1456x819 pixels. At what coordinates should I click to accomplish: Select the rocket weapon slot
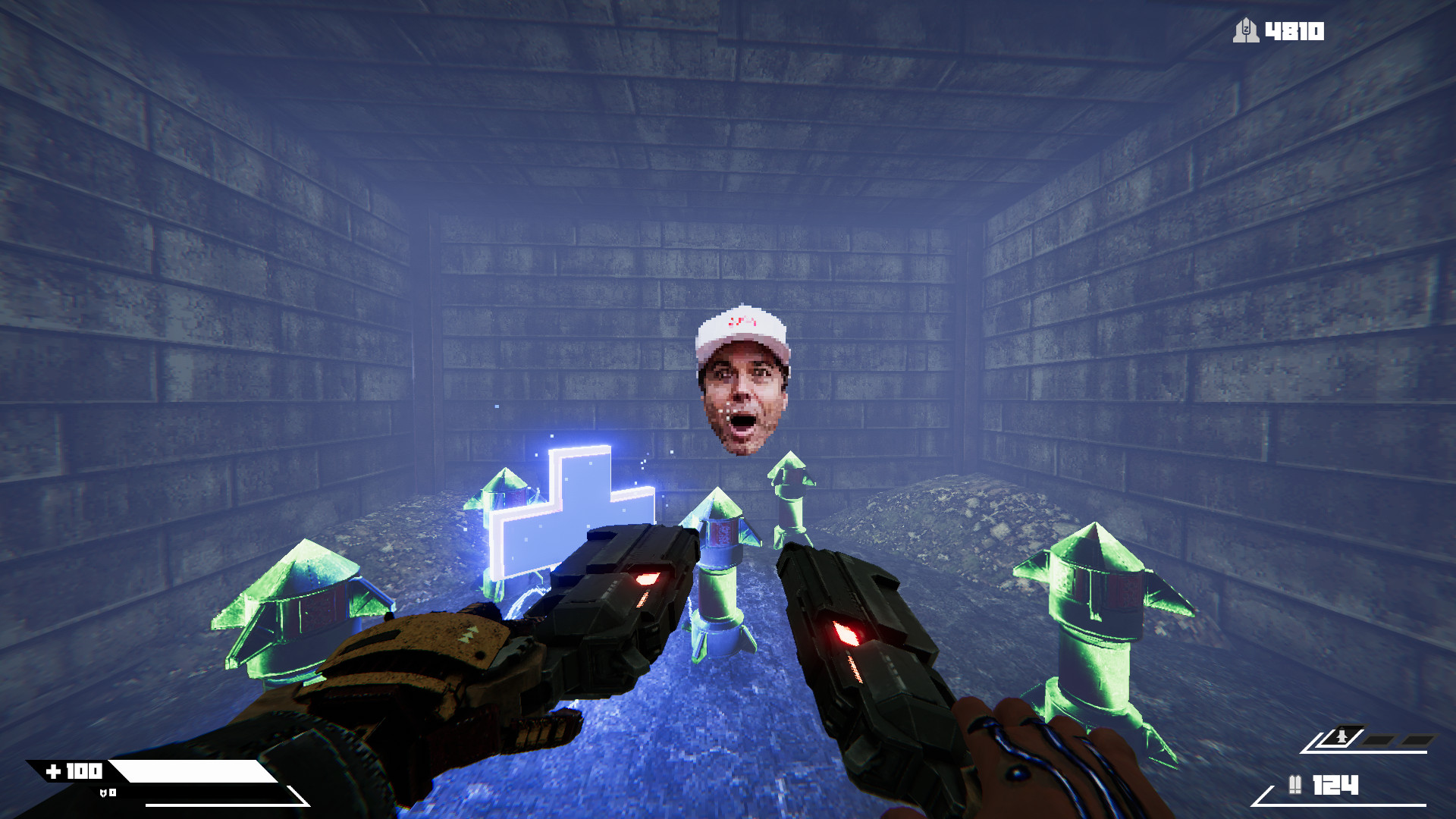[1341, 738]
